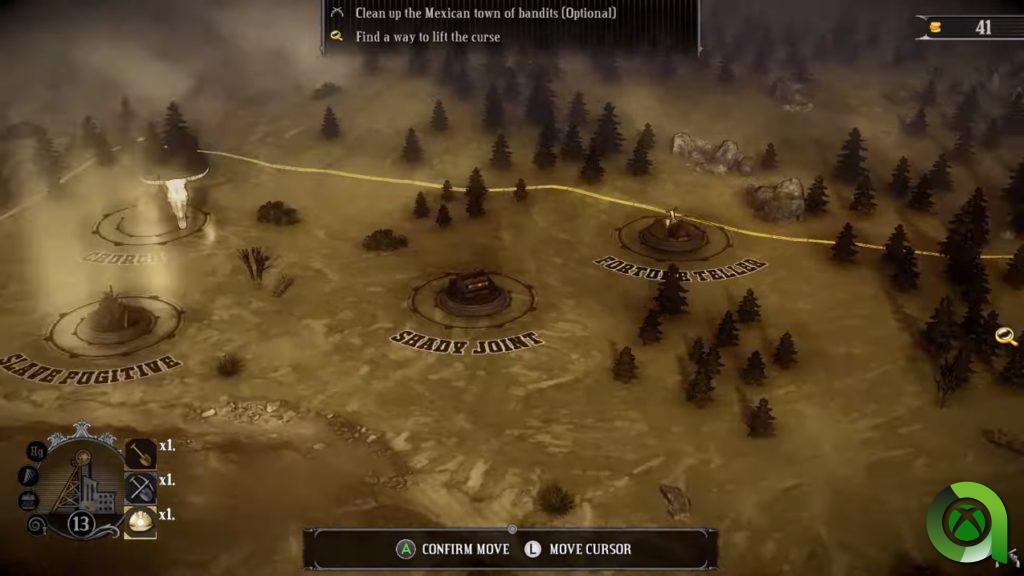Select the bull skull map location
The height and width of the screenshot is (576, 1024).
[175, 198]
